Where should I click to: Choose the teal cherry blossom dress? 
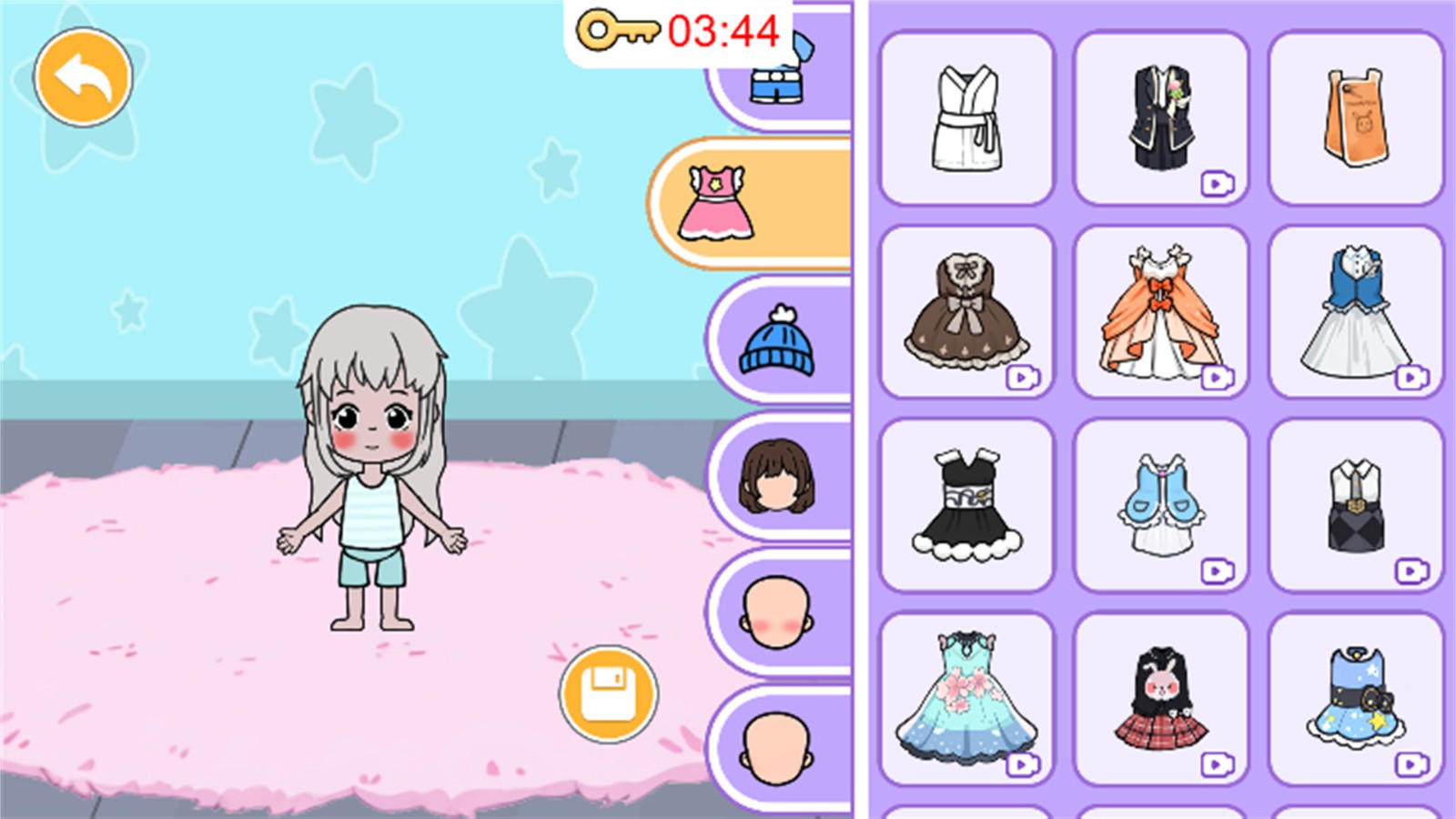point(966,699)
